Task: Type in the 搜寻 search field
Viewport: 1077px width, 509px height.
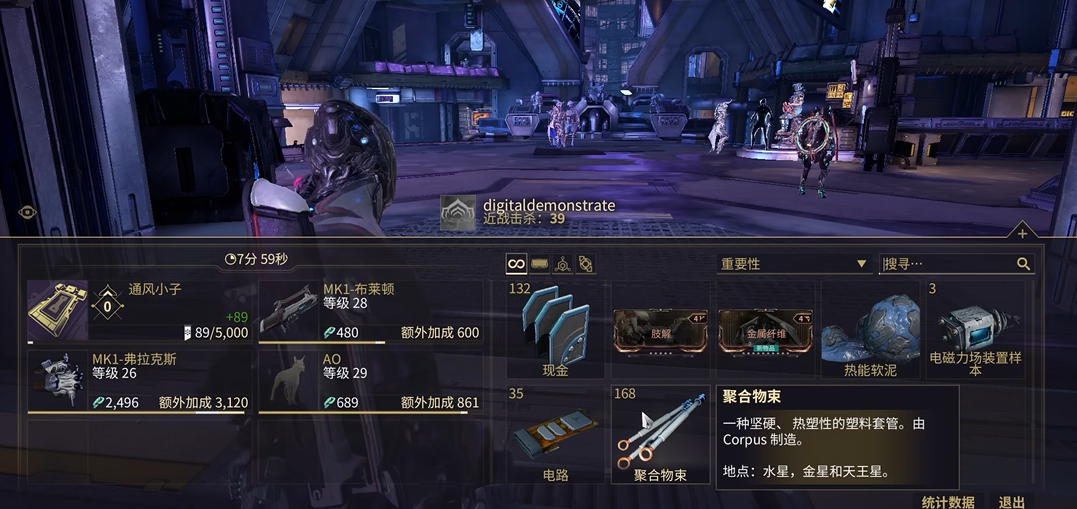Action: tap(948, 264)
